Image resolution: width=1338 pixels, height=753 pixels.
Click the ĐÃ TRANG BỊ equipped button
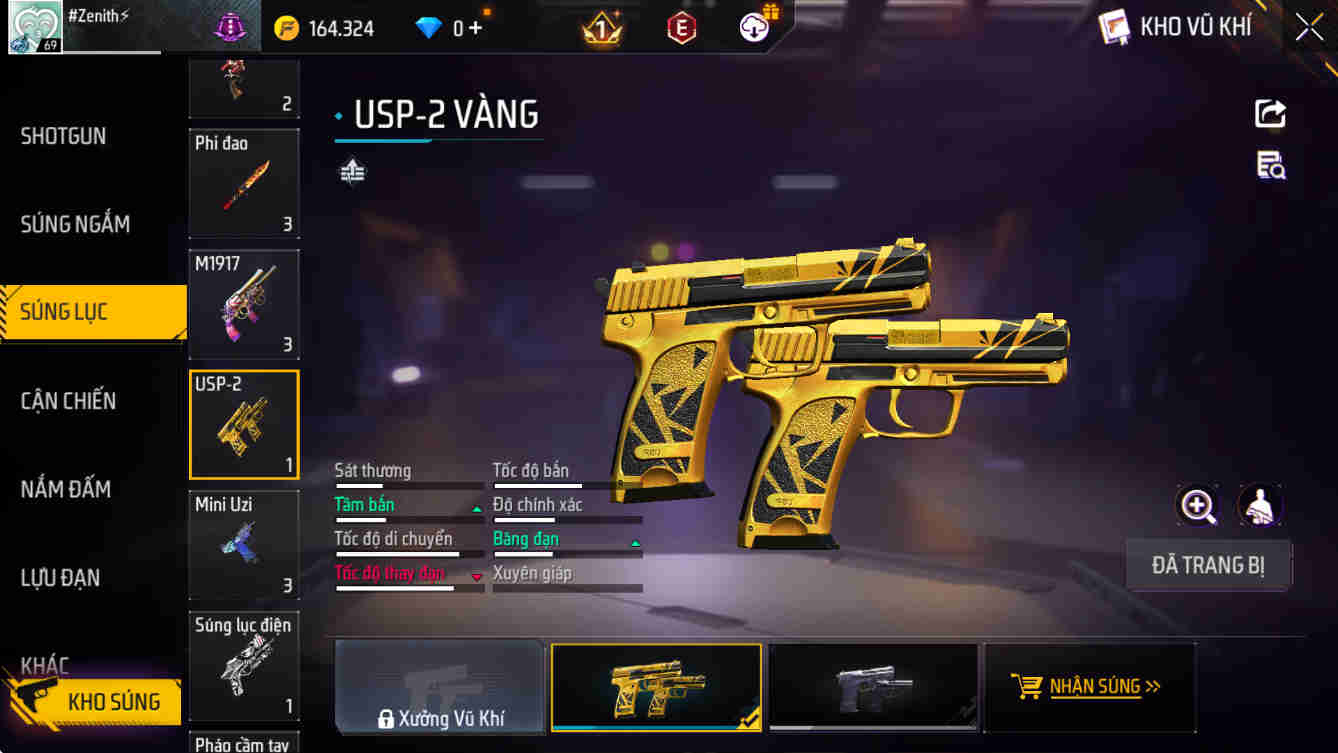[1208, 565]
